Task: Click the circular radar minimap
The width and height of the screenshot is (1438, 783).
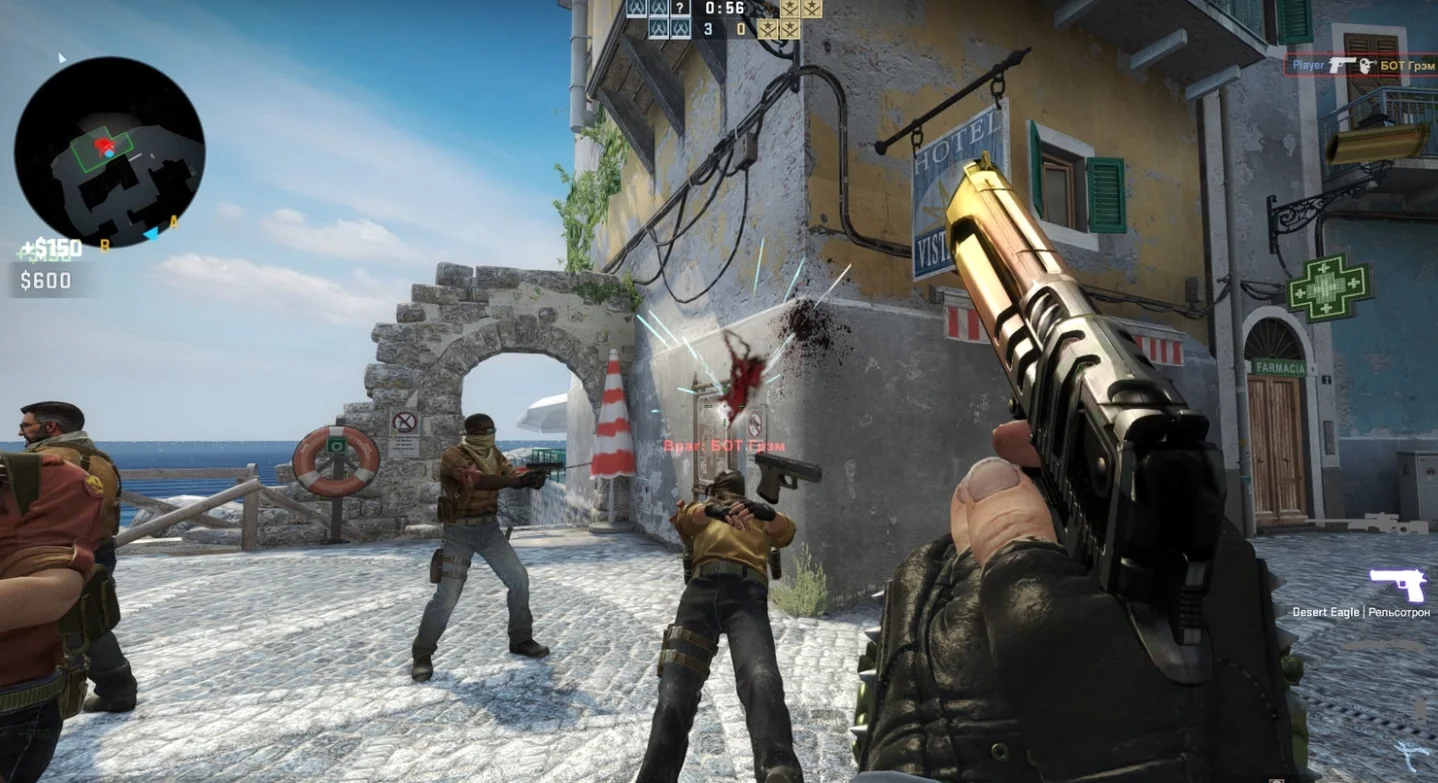Action: (x=109, y=152)
